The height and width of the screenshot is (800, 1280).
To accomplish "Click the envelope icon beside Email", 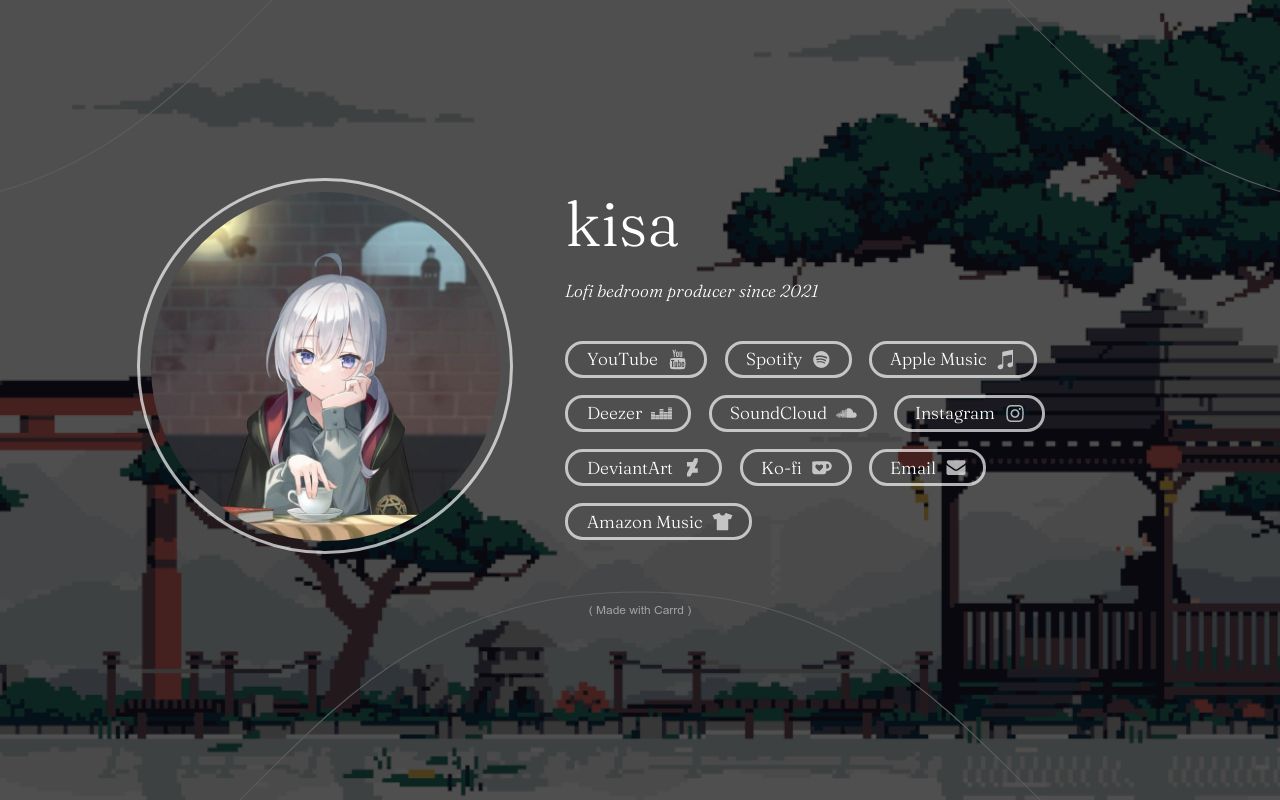I will tap(955, 467).
